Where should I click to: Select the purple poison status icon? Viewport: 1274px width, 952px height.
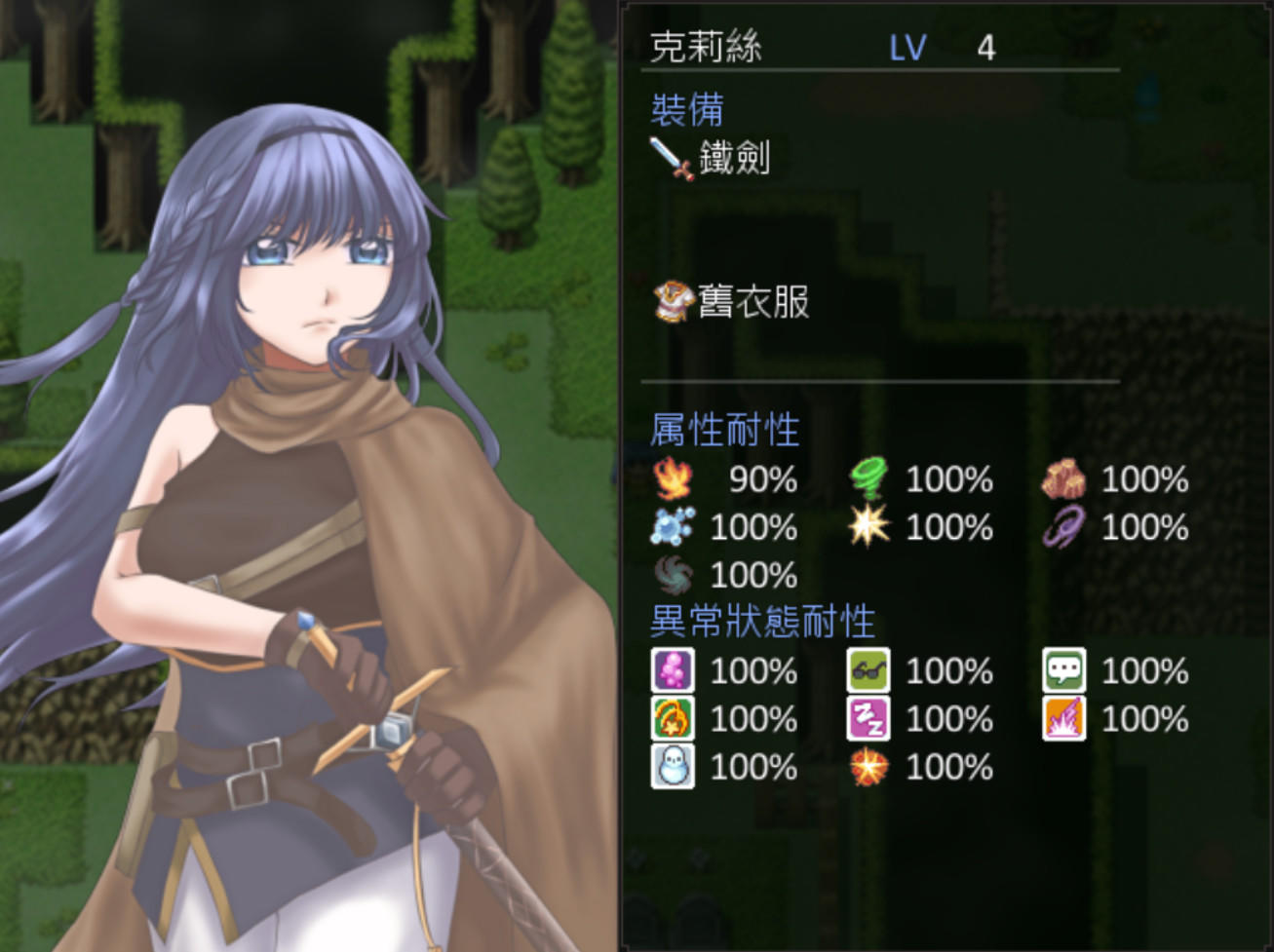coord(674,671)
